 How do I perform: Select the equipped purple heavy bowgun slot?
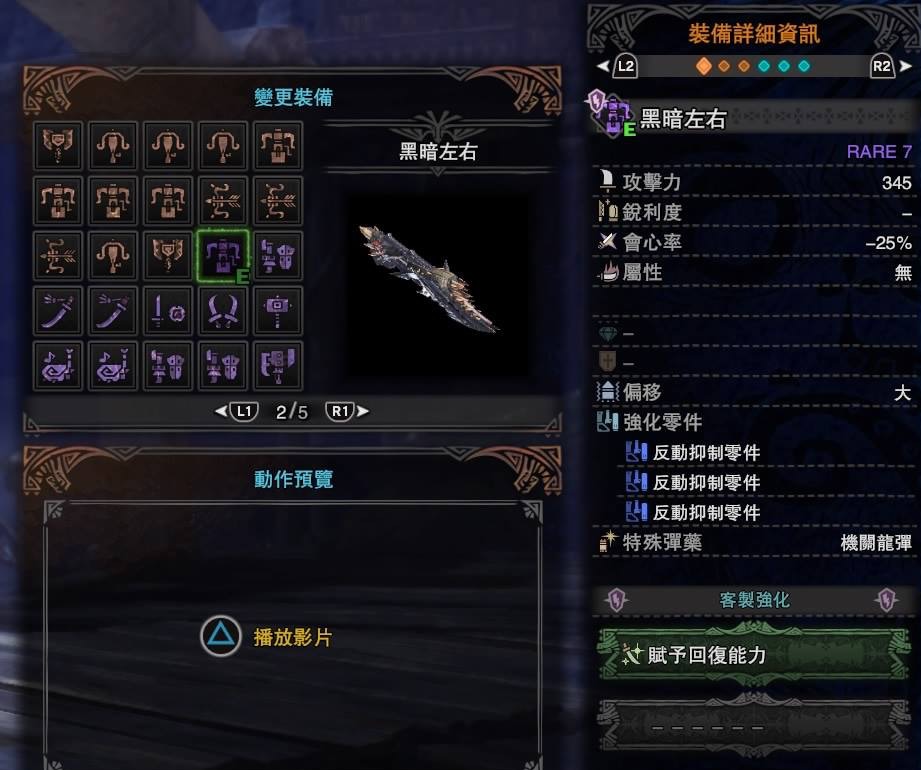[223, 255]
